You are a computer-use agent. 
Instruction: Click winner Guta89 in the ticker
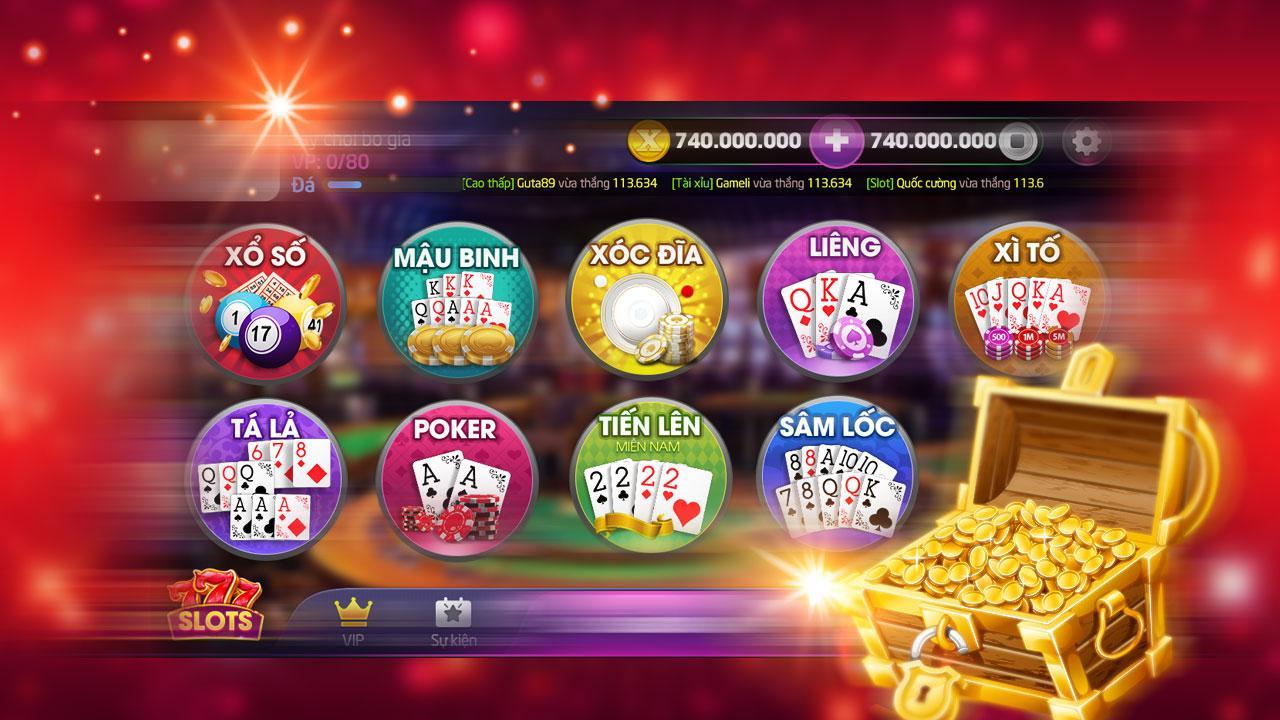click(536, 184)
